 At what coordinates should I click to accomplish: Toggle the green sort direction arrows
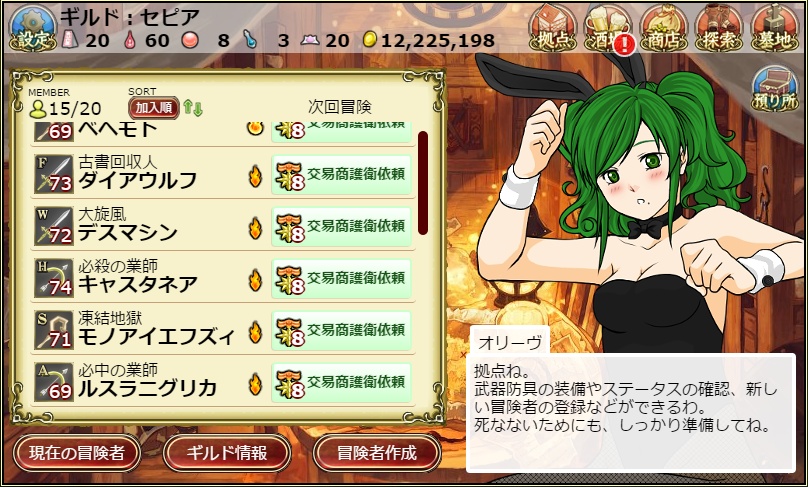pyautogui.click(x=192, y=108)
